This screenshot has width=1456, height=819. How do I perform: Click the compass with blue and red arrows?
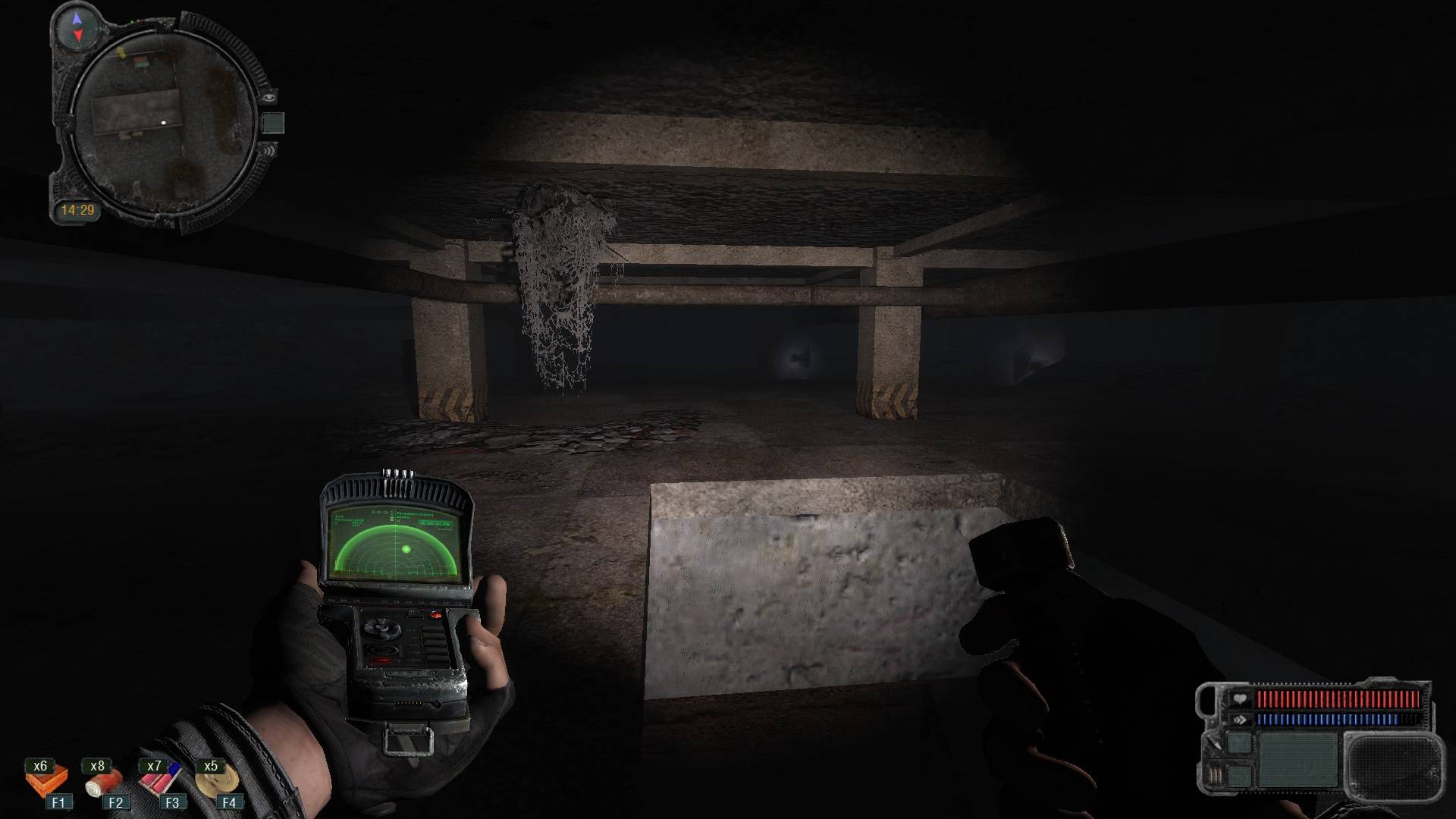77,25
